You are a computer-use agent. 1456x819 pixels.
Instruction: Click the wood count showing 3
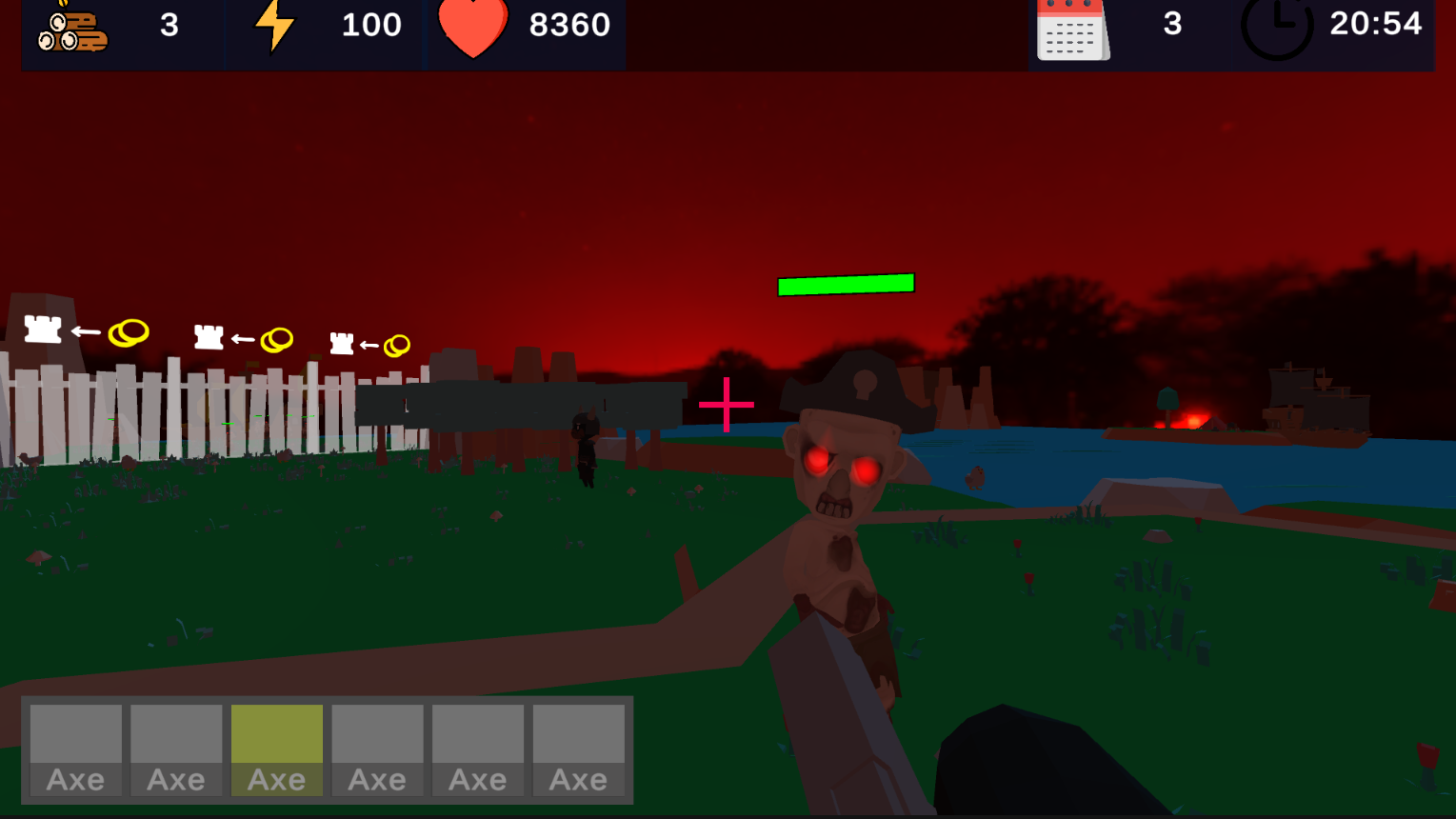pyautogui.click(x=169, y=26)
